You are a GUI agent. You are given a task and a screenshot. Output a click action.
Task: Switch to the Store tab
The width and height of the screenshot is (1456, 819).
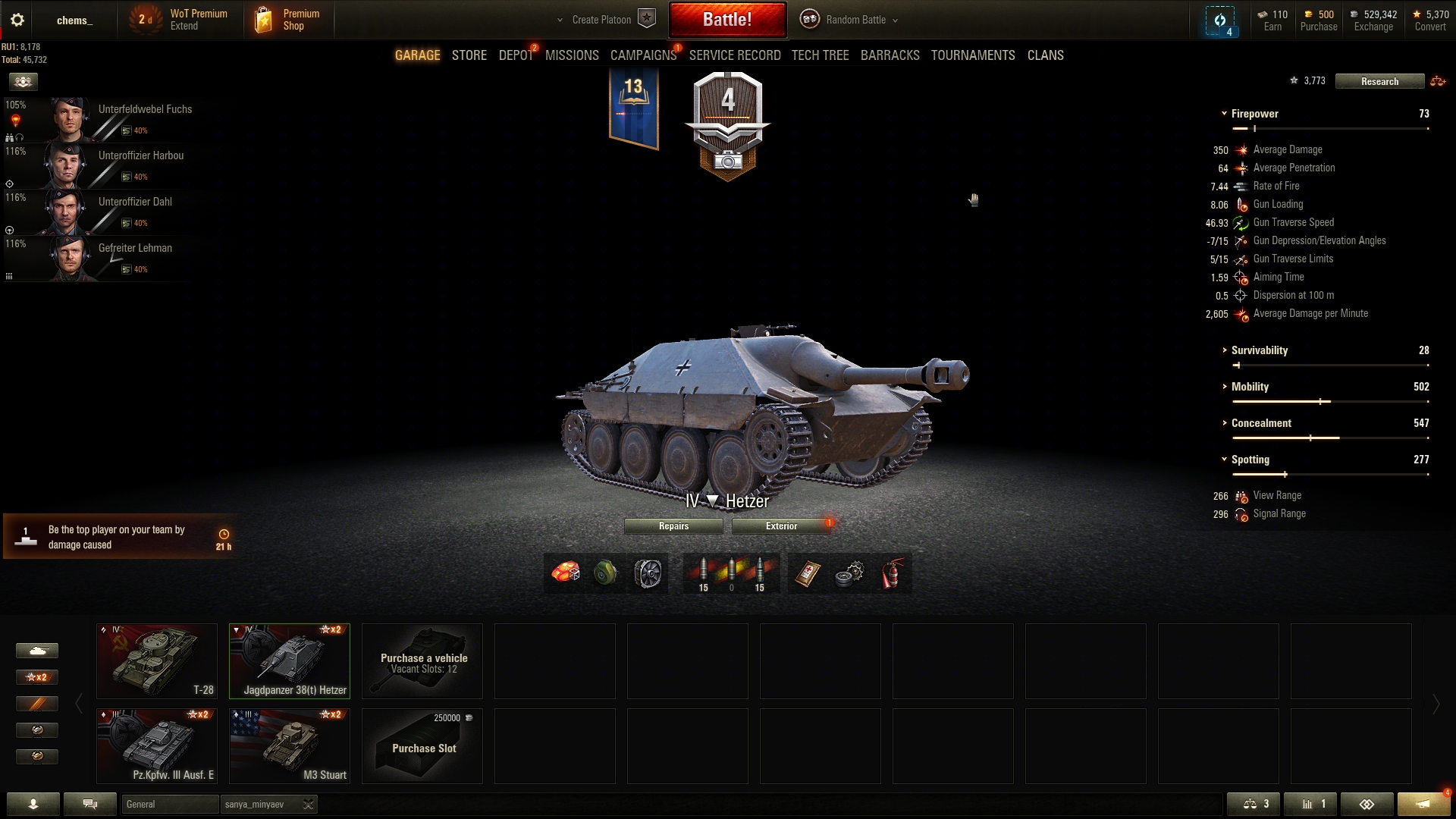point(469,55)
